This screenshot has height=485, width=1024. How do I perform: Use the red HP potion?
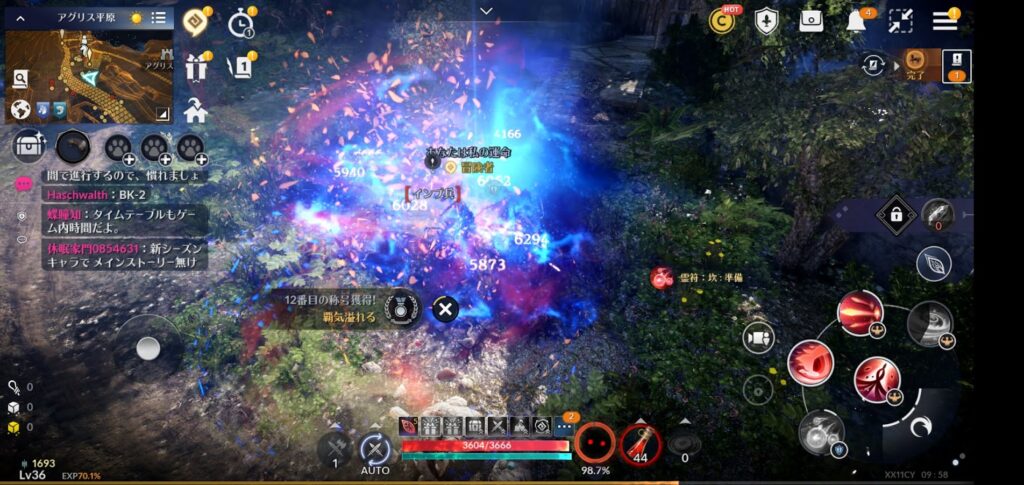coord(640,443)
